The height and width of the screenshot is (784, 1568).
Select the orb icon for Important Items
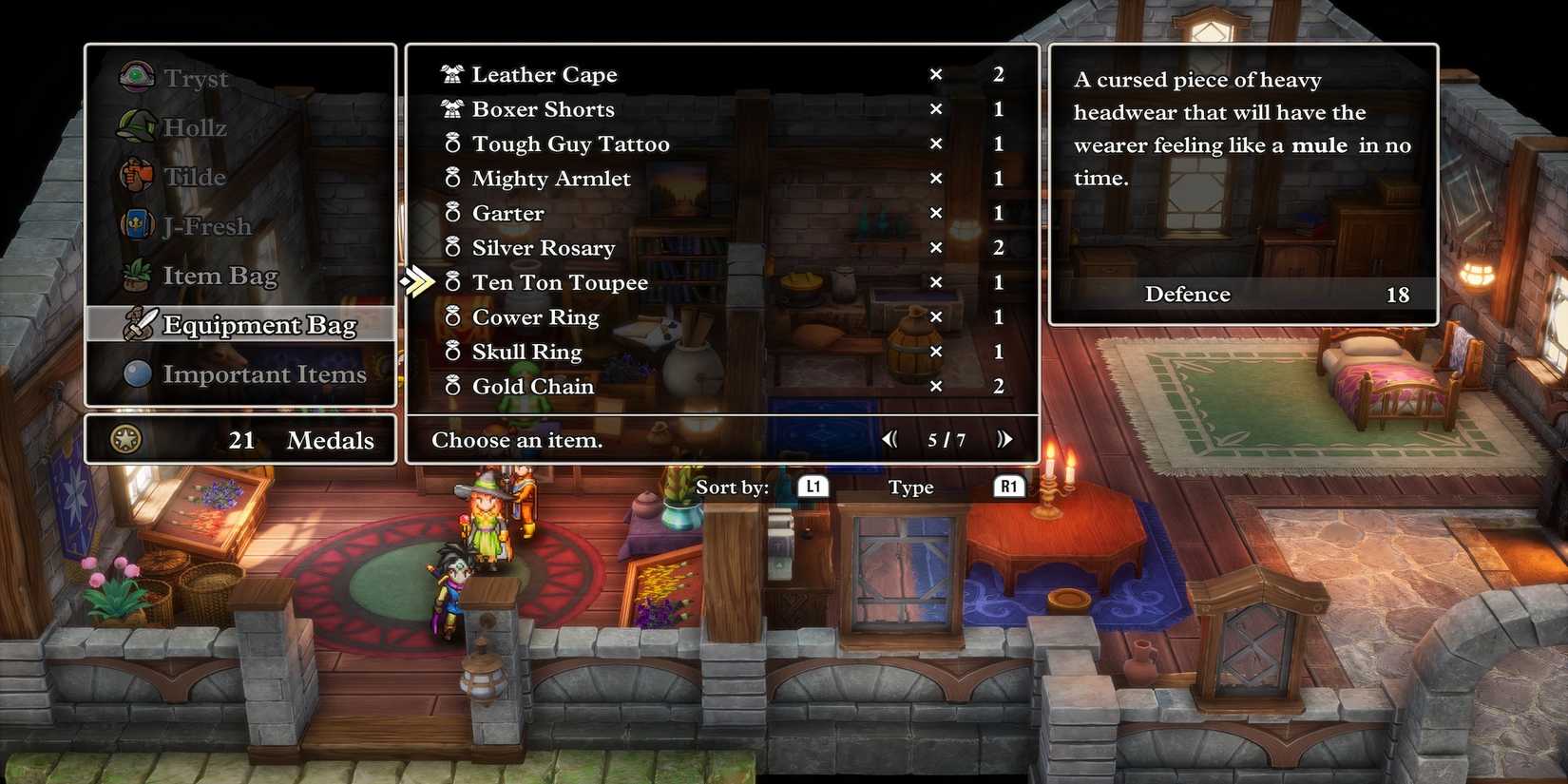(x=136, y=373)
